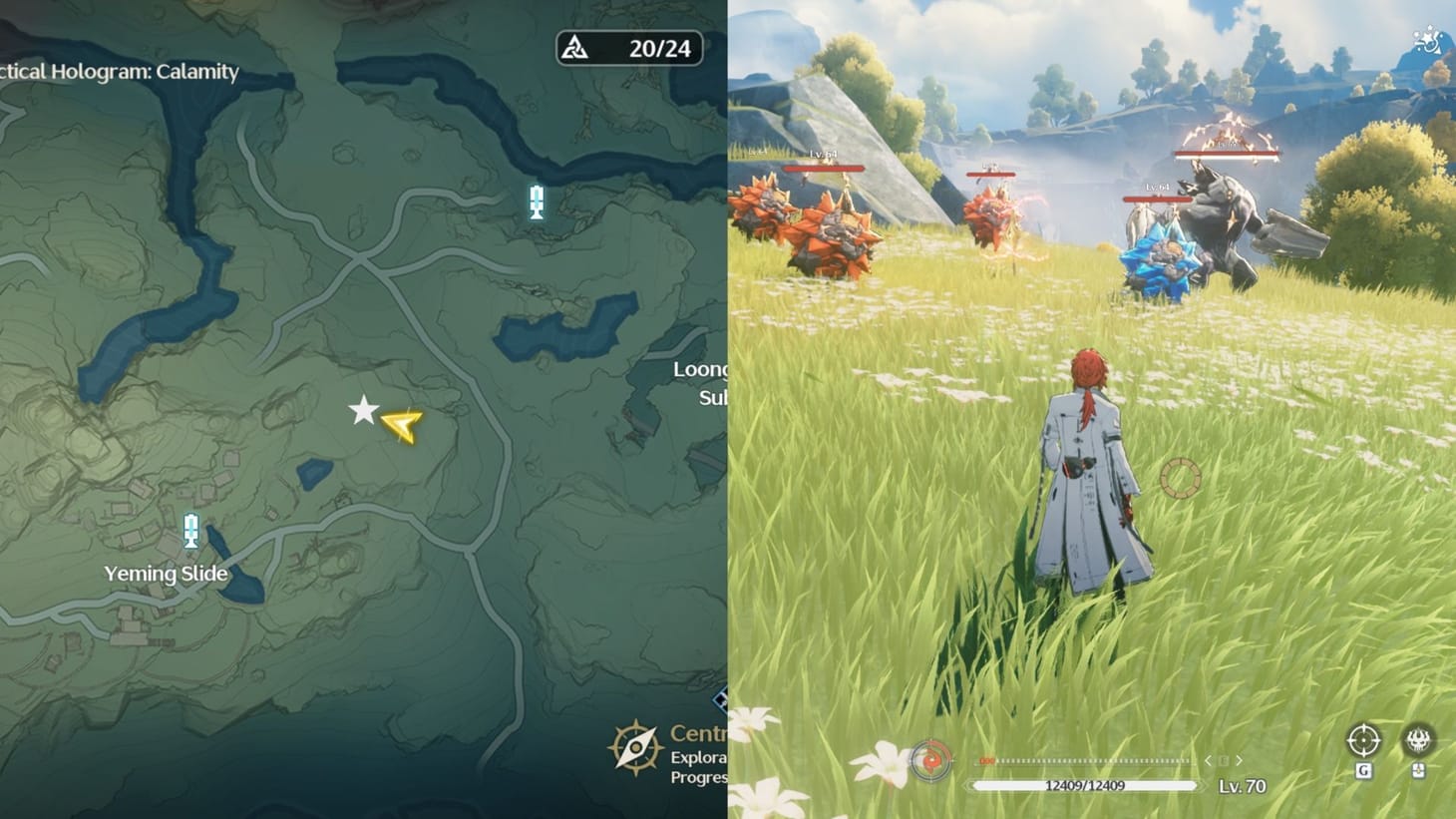Click the right chevron to cycle utility items

pos(1239,760)
